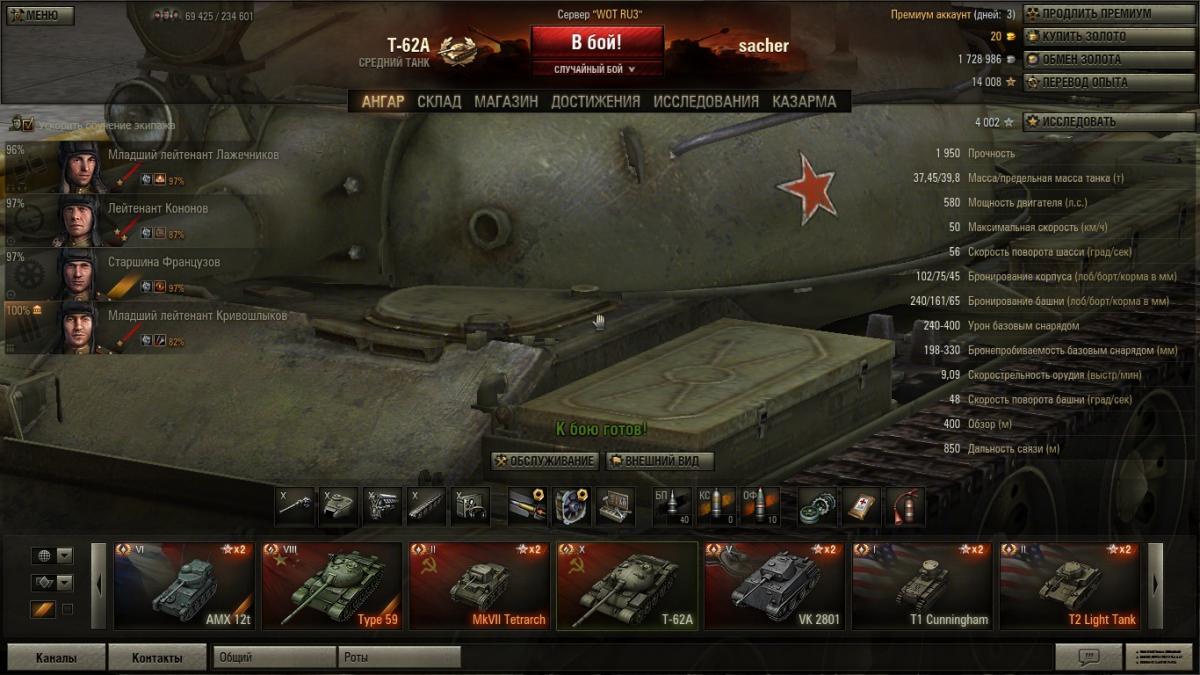Go to the ИССЛЕДОВАНИЯ tab
Screen dimensions: 1200x675
[706, 101]
